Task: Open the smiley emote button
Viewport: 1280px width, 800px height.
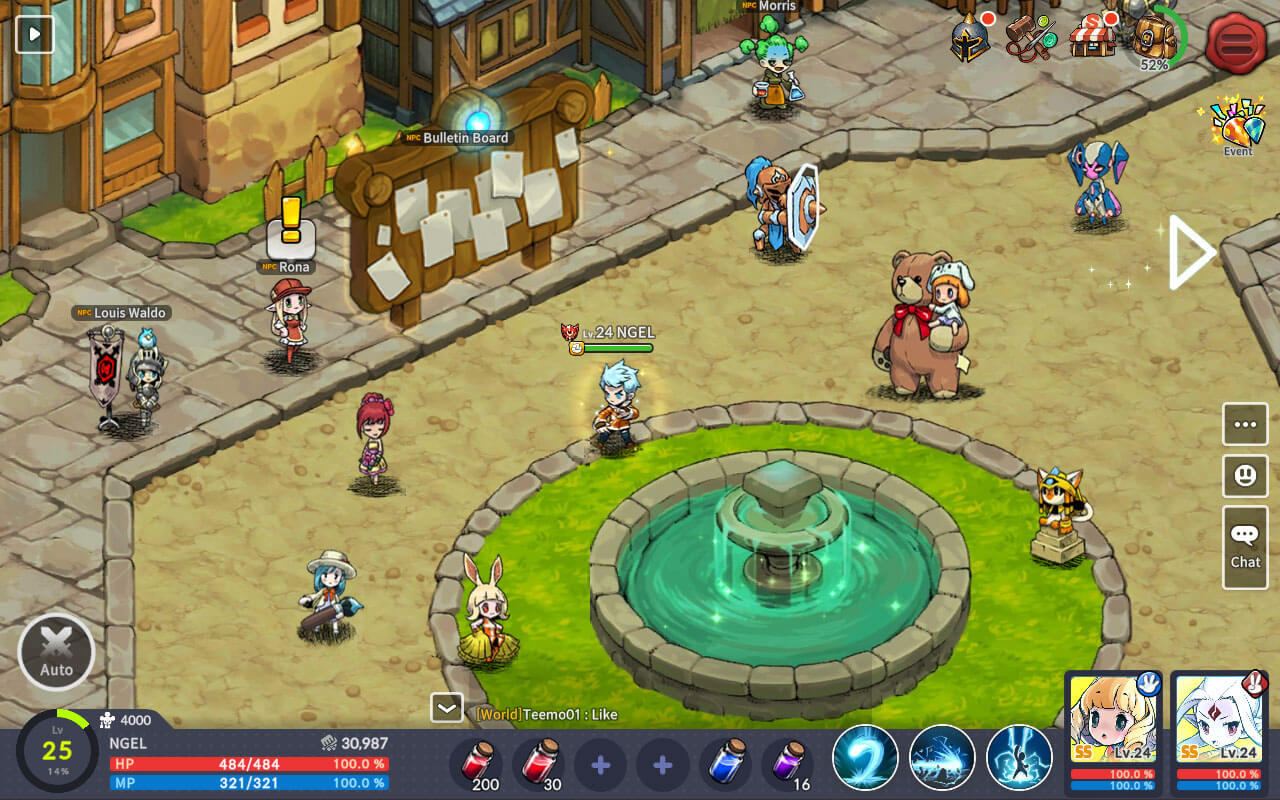Action: pyautogui.click(x=1245, y=476)
